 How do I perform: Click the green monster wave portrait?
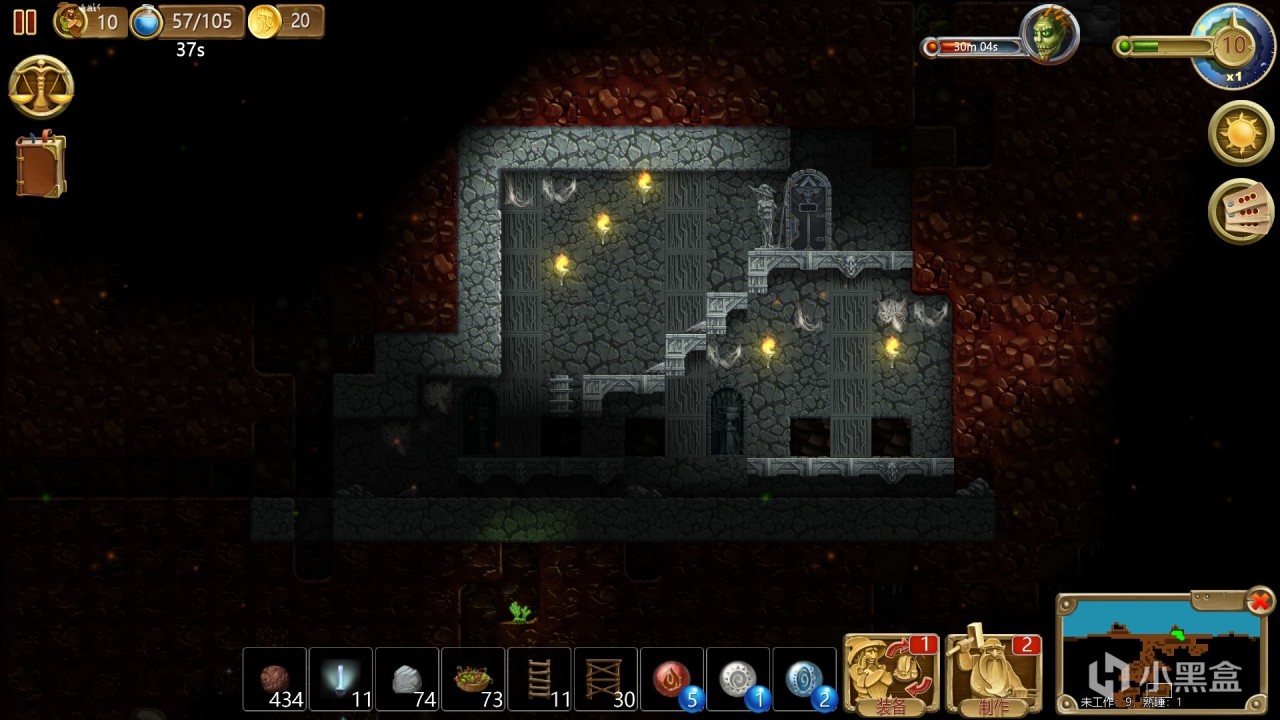click(1049, 33)
